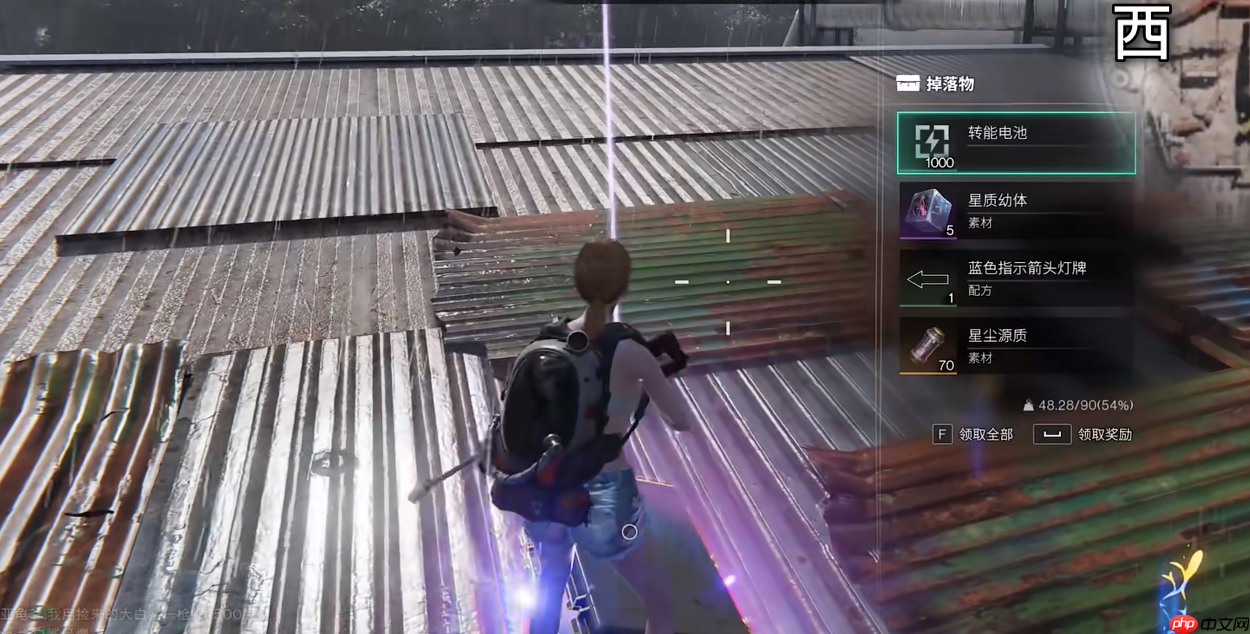Select the 转能电池 loot row
Screen dimensions: 1250x634
(x=1016, y=143)
